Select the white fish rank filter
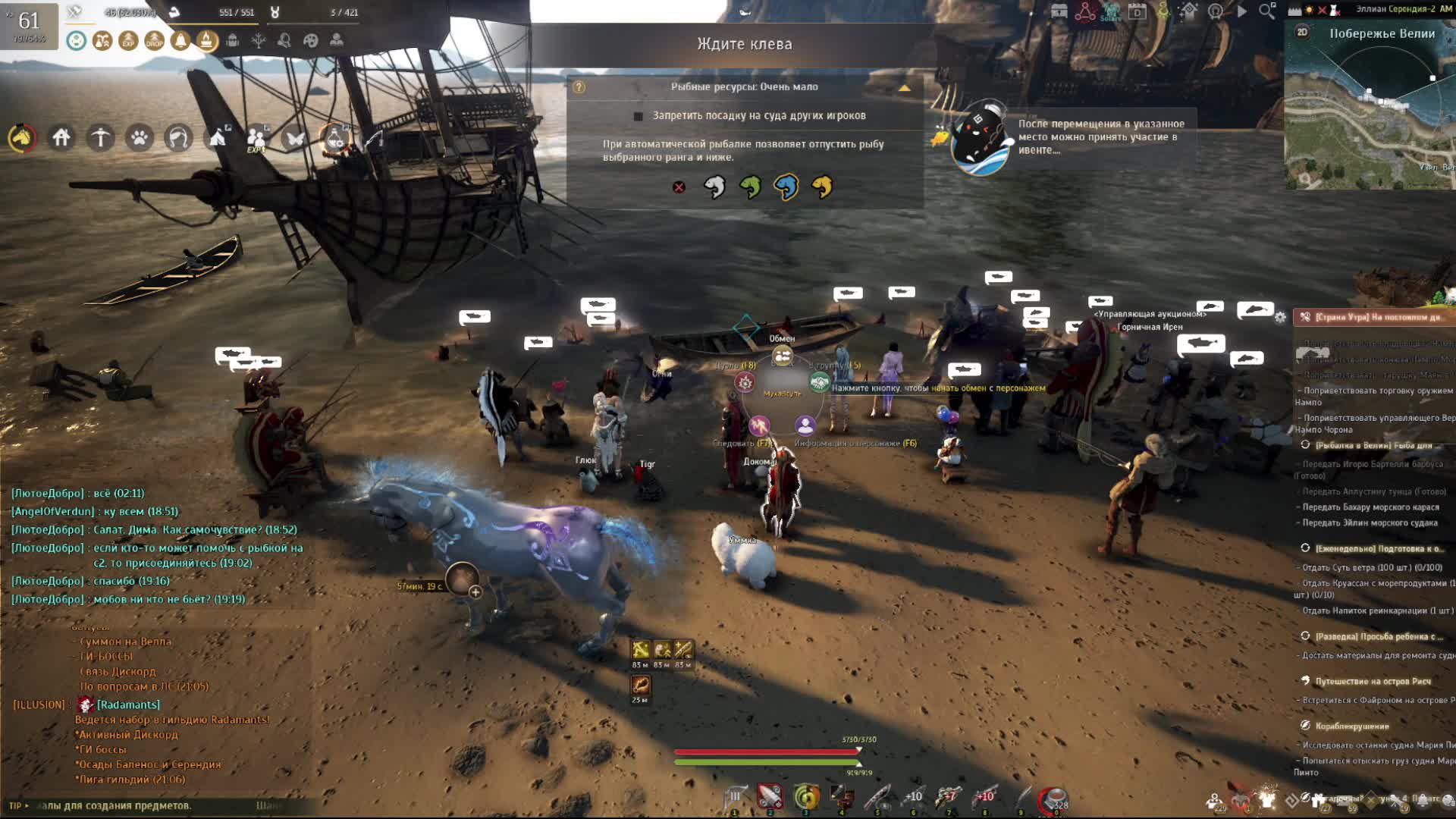The image size is (1456, 819). coord(714,187)
